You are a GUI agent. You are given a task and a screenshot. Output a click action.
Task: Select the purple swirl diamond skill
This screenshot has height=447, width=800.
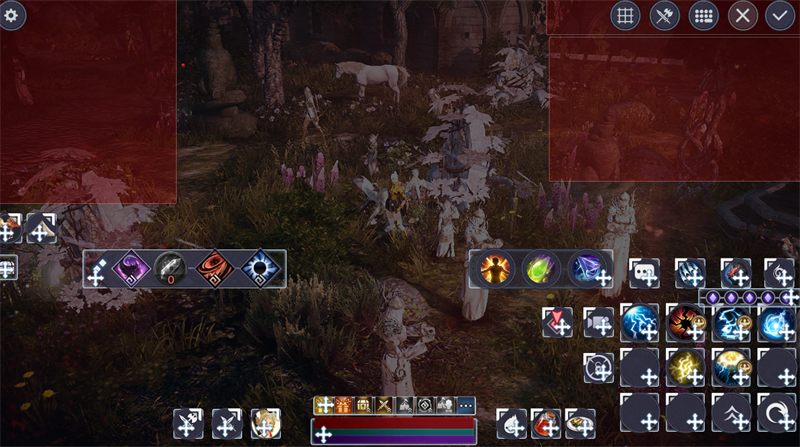(131, 268)
